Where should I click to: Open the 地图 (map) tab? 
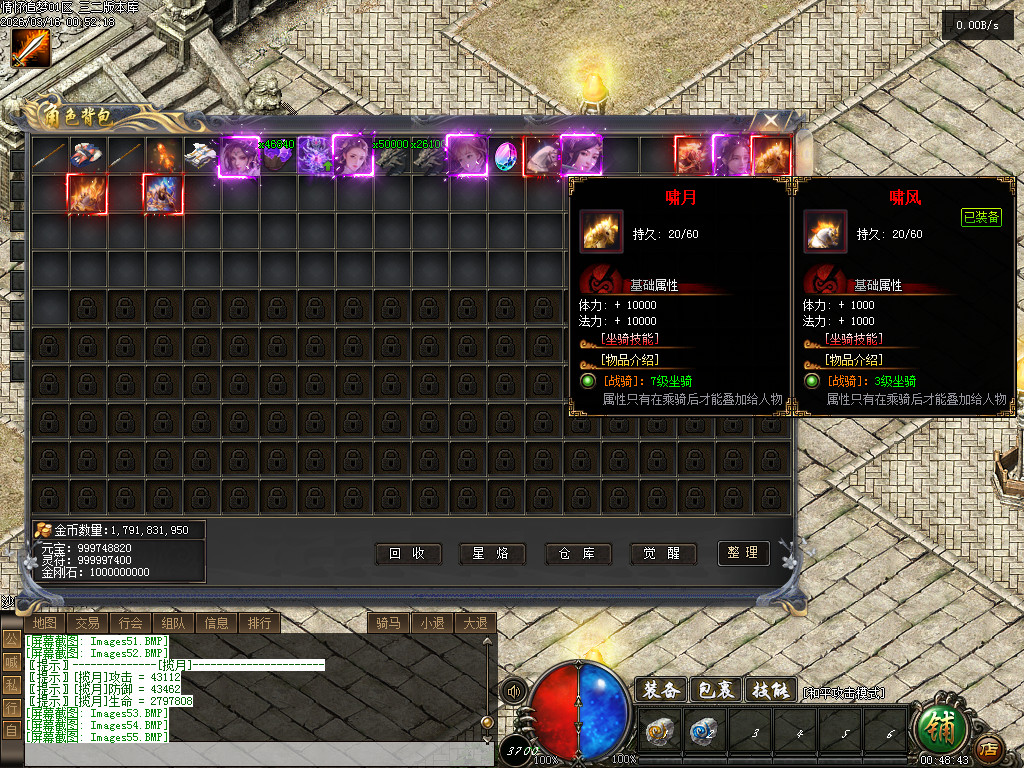tap(45, 623)
